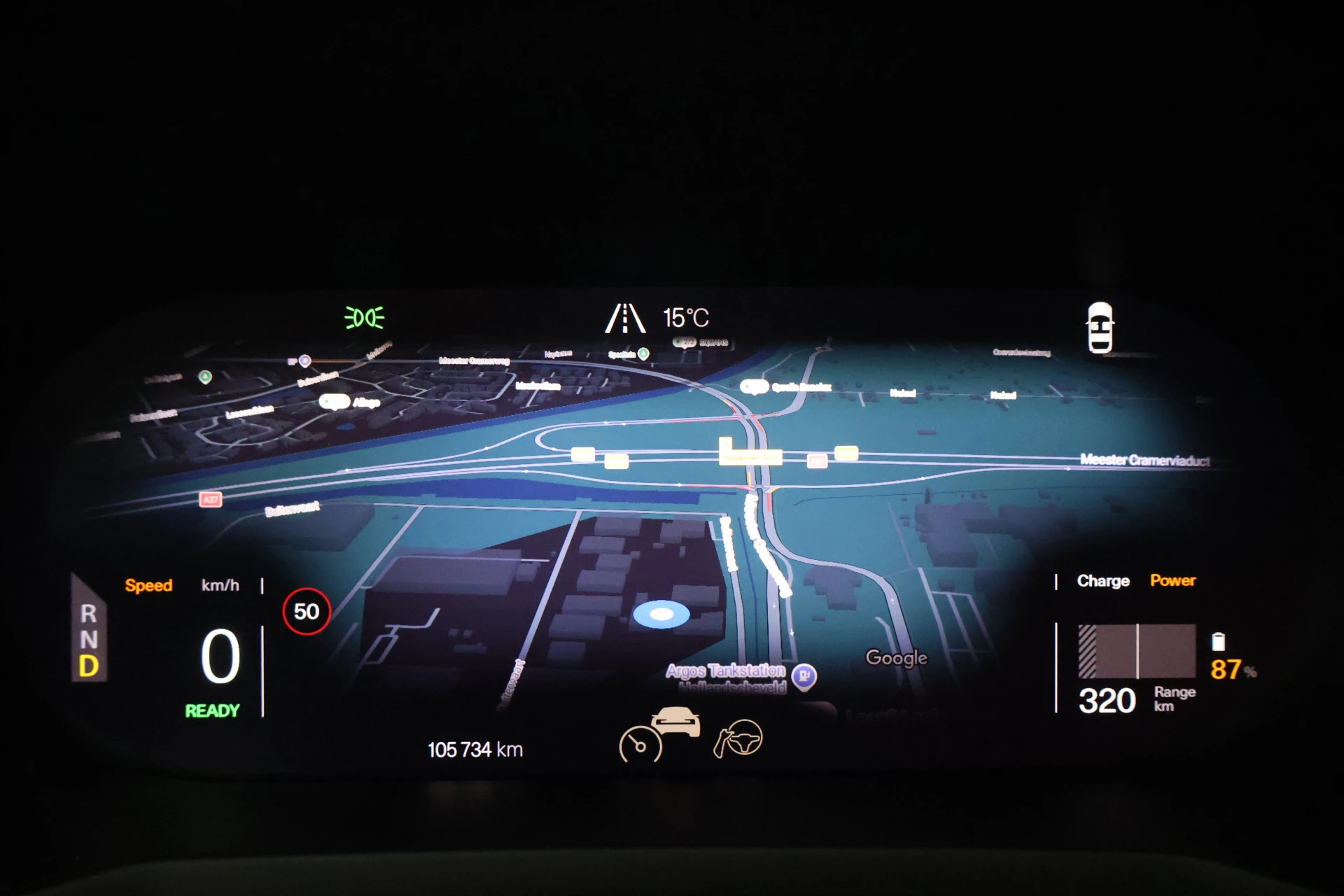Image resolution: width=1344 pixels, height=896 pixels.
Task: Click the battery icon above 87%
Action: [x=1218, y=641]
